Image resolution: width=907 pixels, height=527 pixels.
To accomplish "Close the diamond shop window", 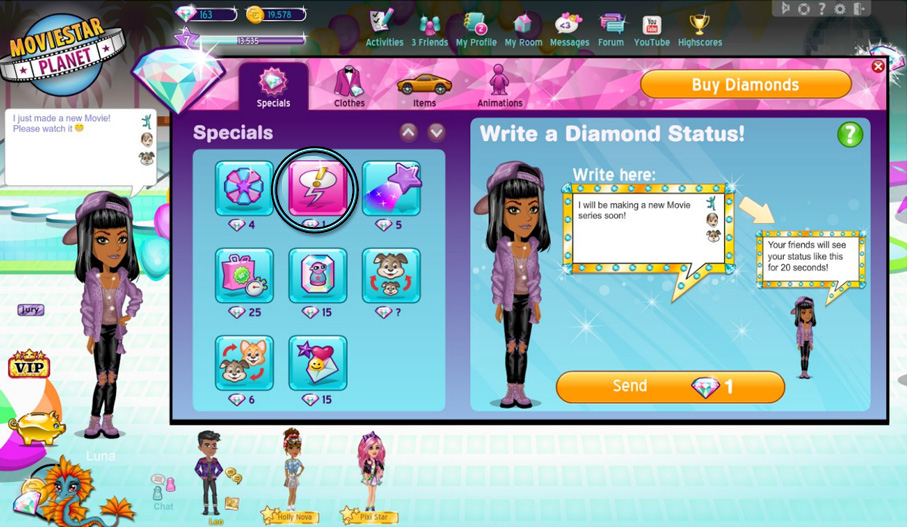I will (x=877, y=67).
